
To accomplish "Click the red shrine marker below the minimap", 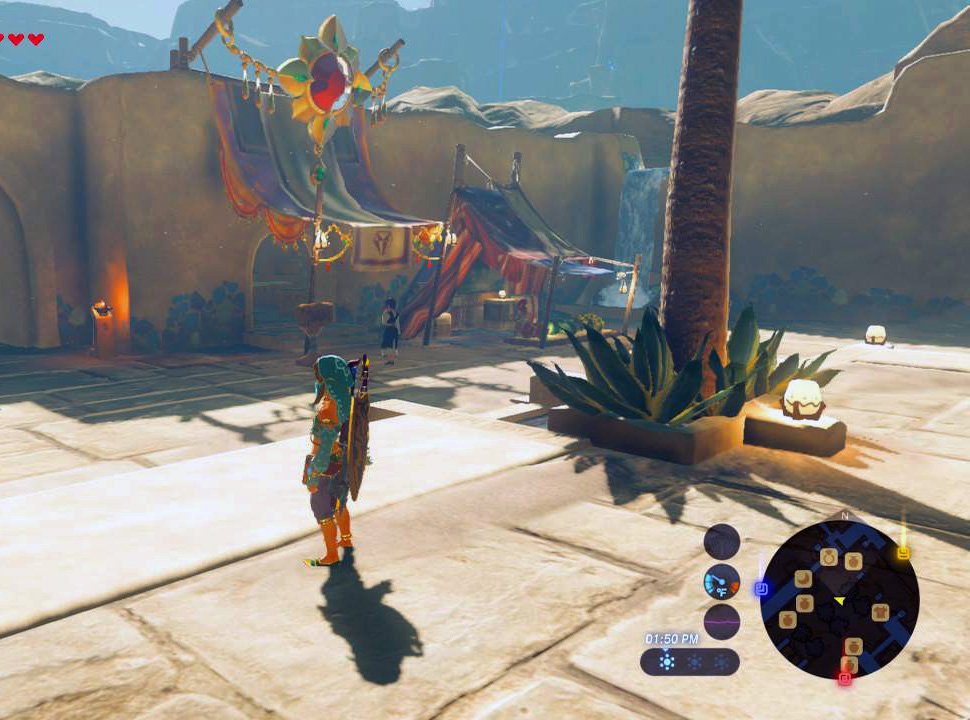I will (844, 679).
